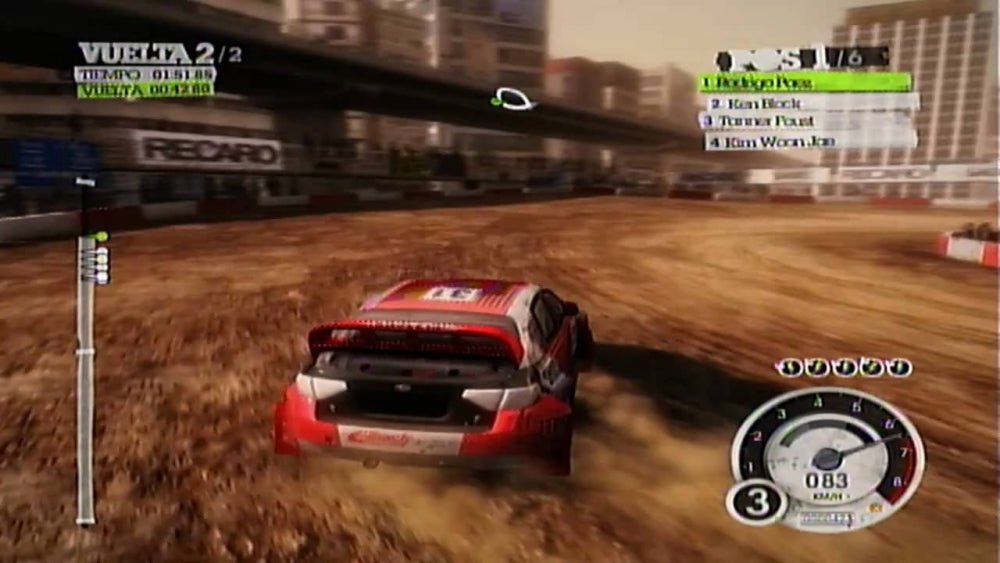Click the fourth-place driver row
The image size is (1000, 563).
coord(810,142)
